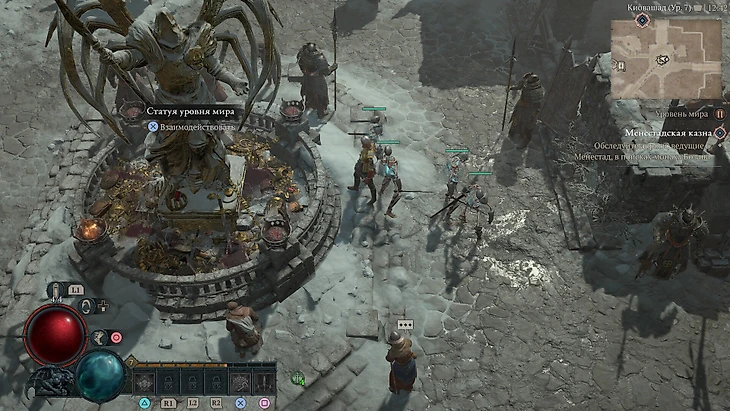Click the green icon right of the action bar
The width and height of the screenshot is (730, 411).
[x=298, y=378]
